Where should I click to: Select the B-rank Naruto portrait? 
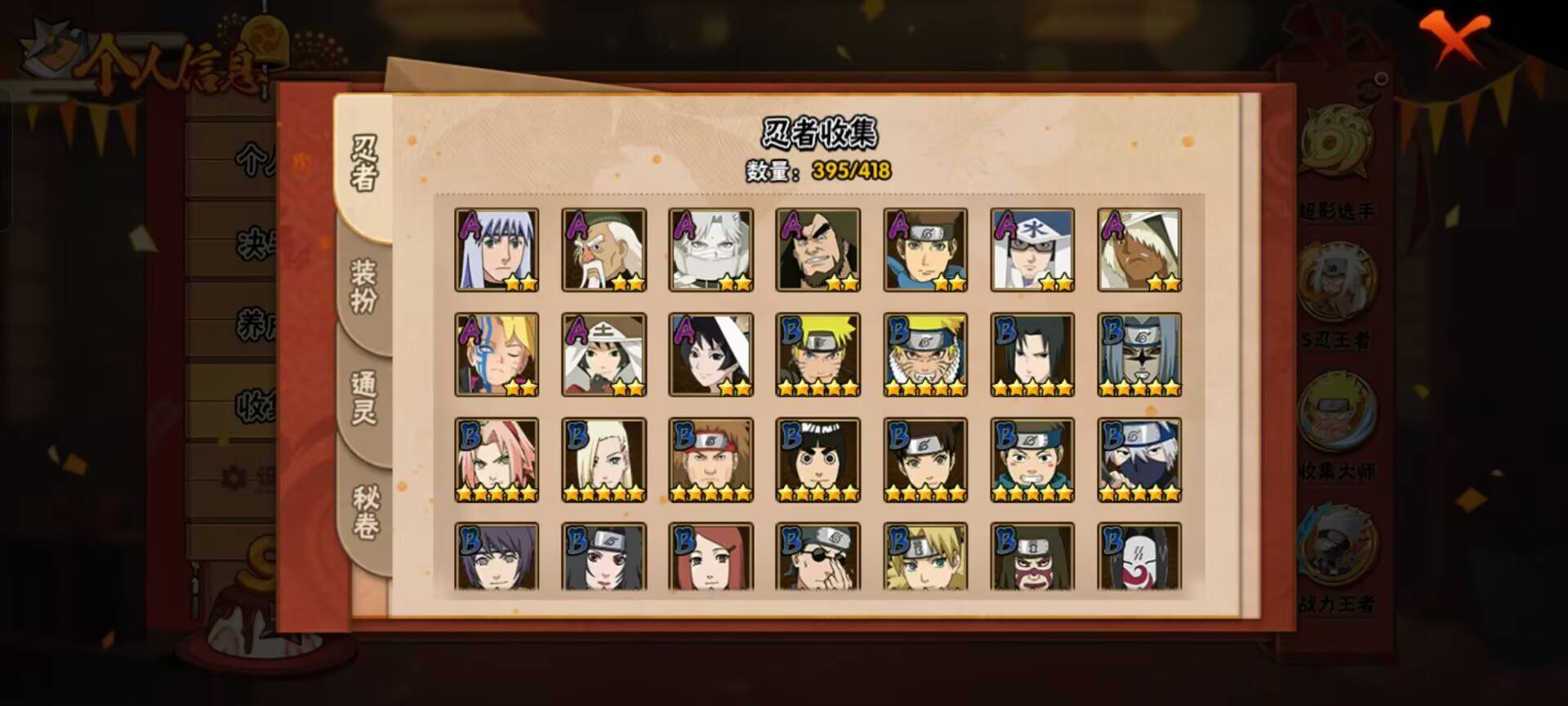click(817, 355)
